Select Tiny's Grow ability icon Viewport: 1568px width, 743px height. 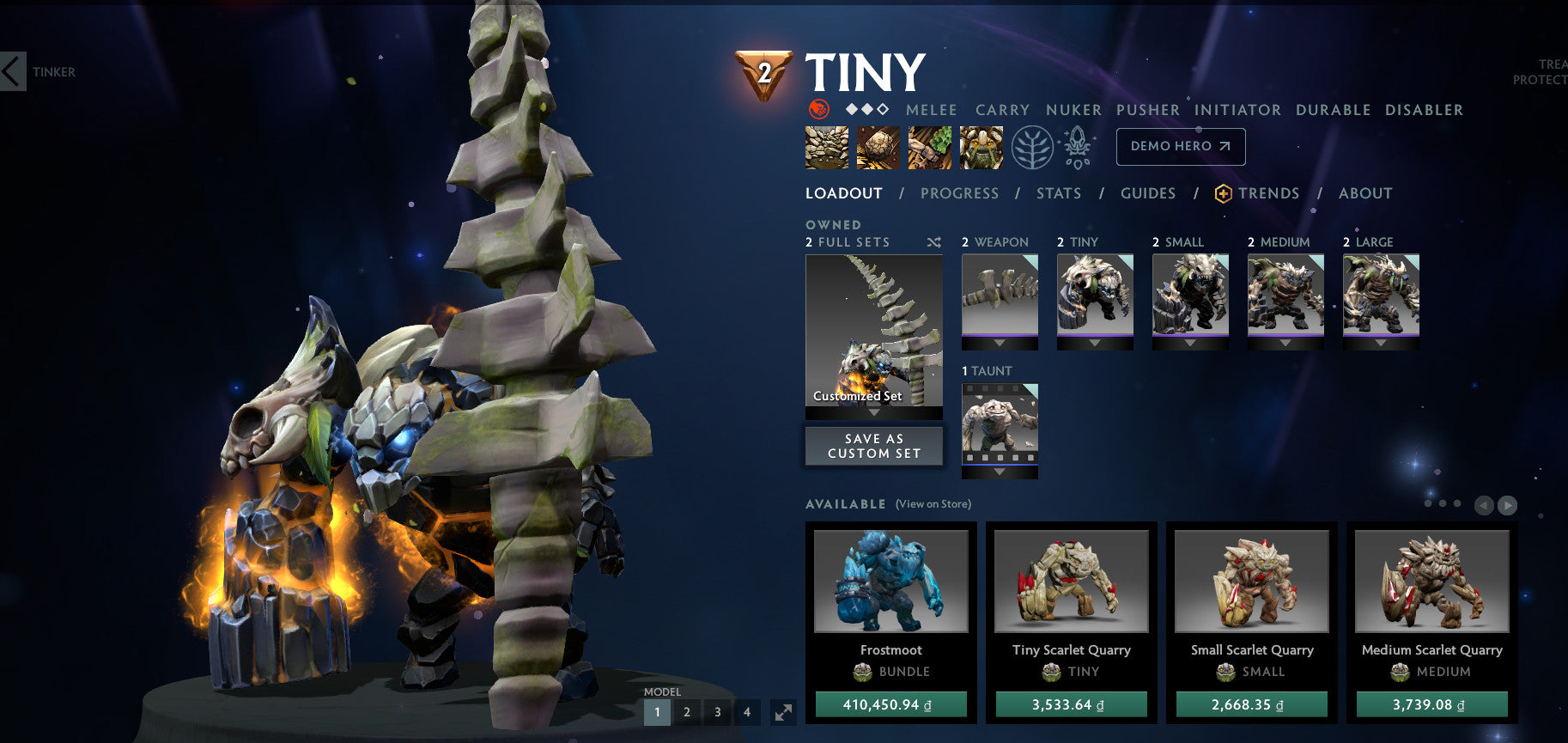981,147
